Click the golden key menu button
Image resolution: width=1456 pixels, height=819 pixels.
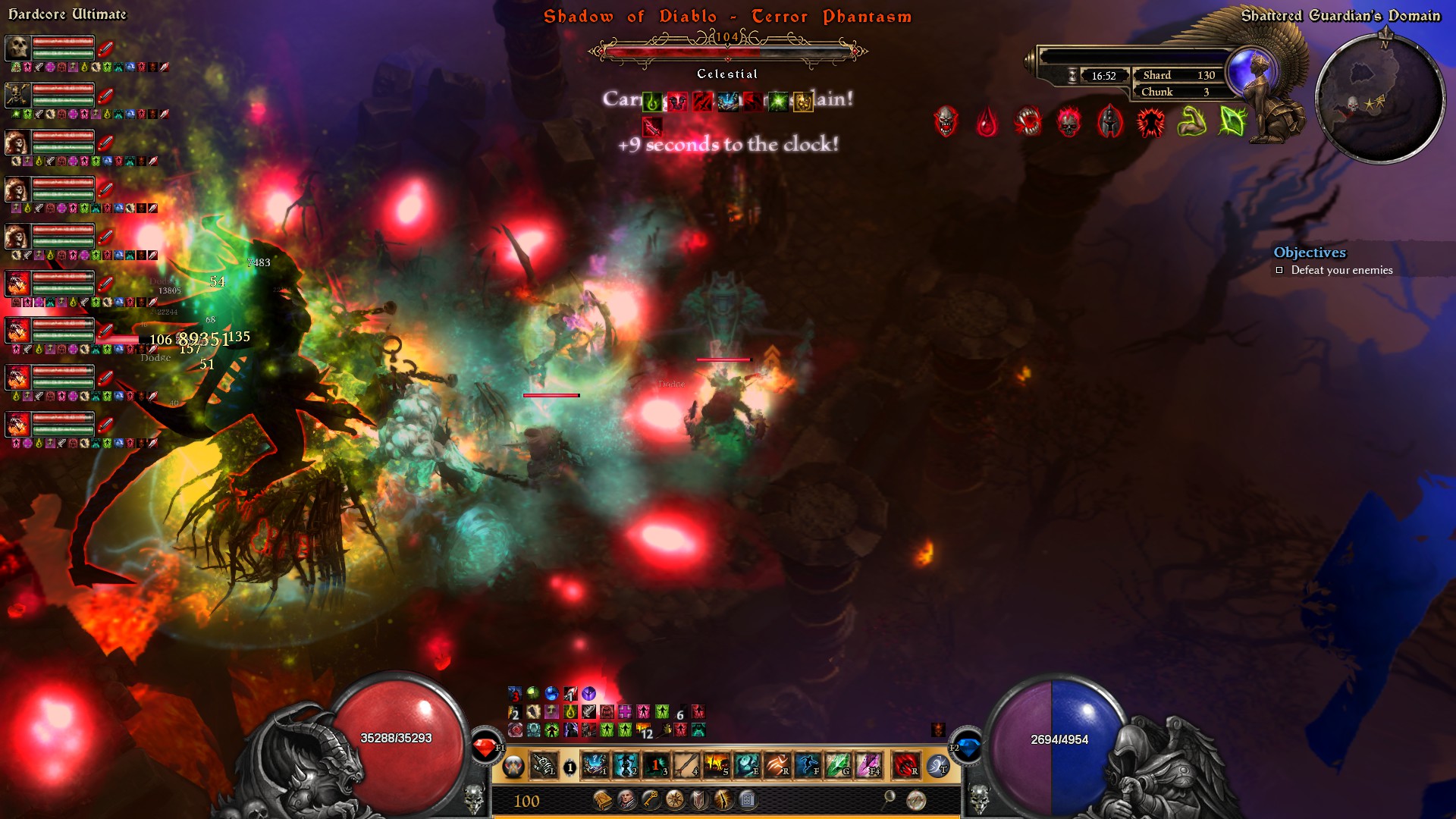(x=651, y=800)
